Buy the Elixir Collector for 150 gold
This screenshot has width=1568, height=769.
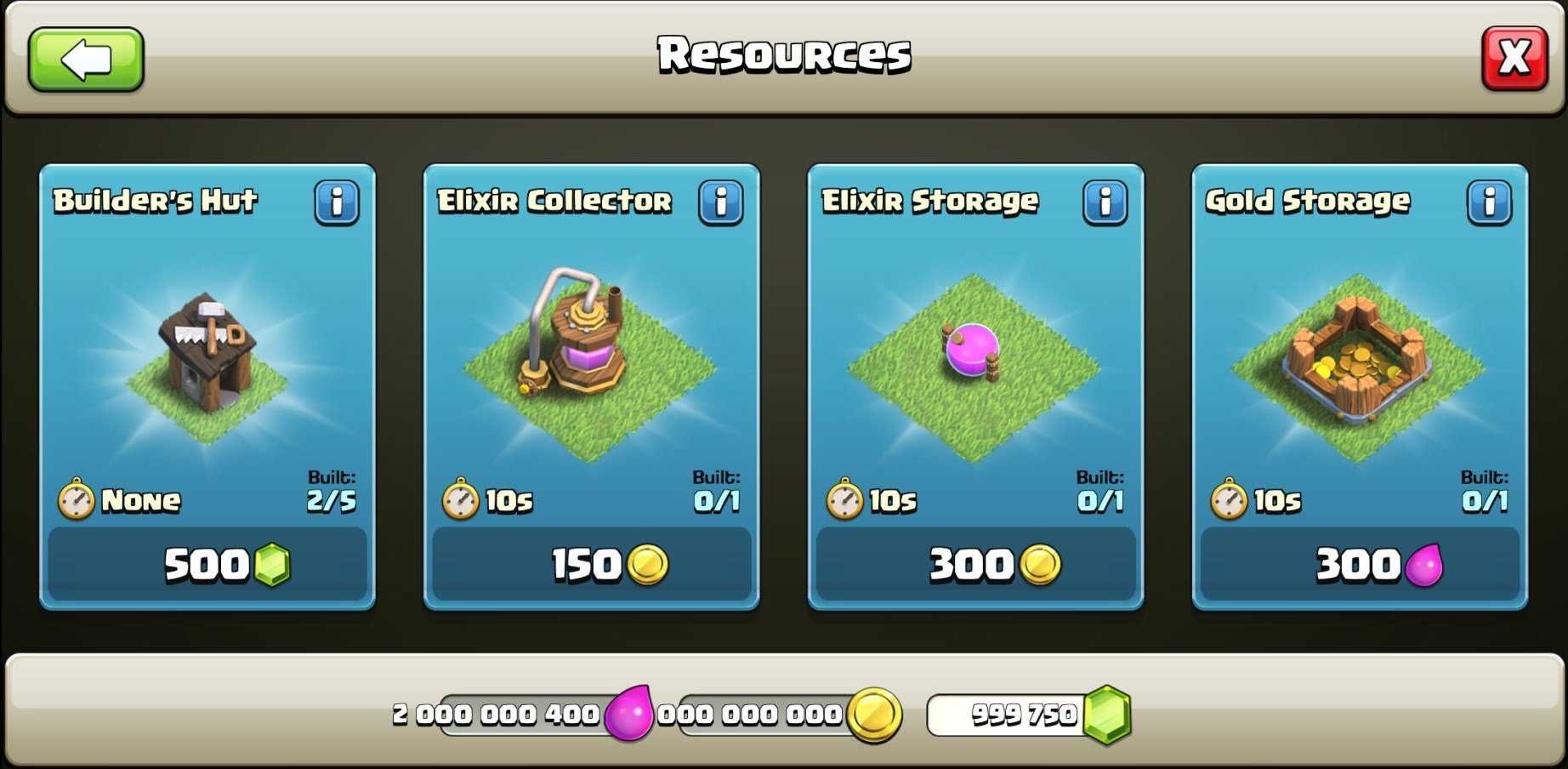[592, 564]
